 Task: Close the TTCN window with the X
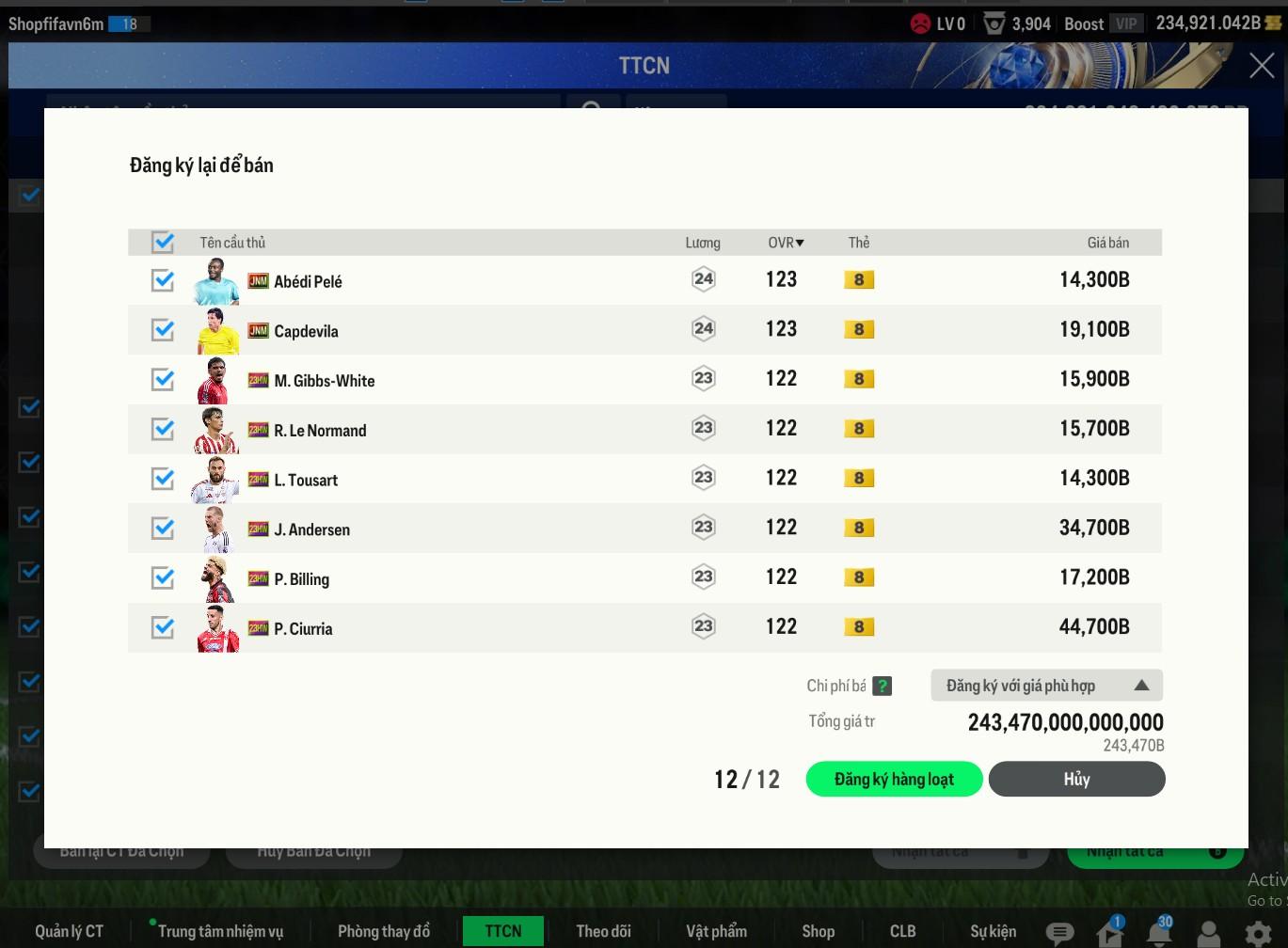click(x=1261, y=66)
